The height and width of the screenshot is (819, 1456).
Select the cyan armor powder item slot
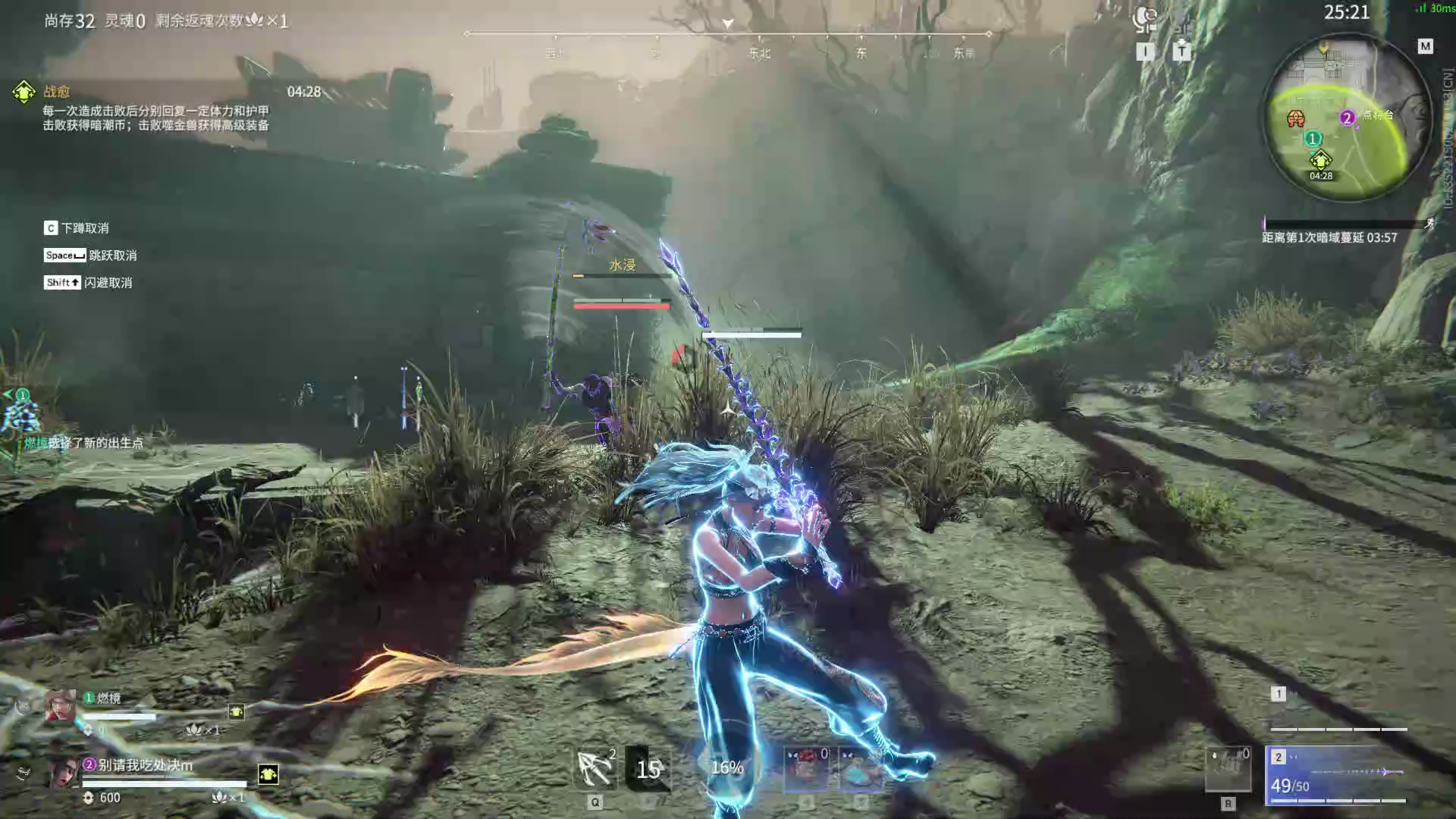point(860,767)
